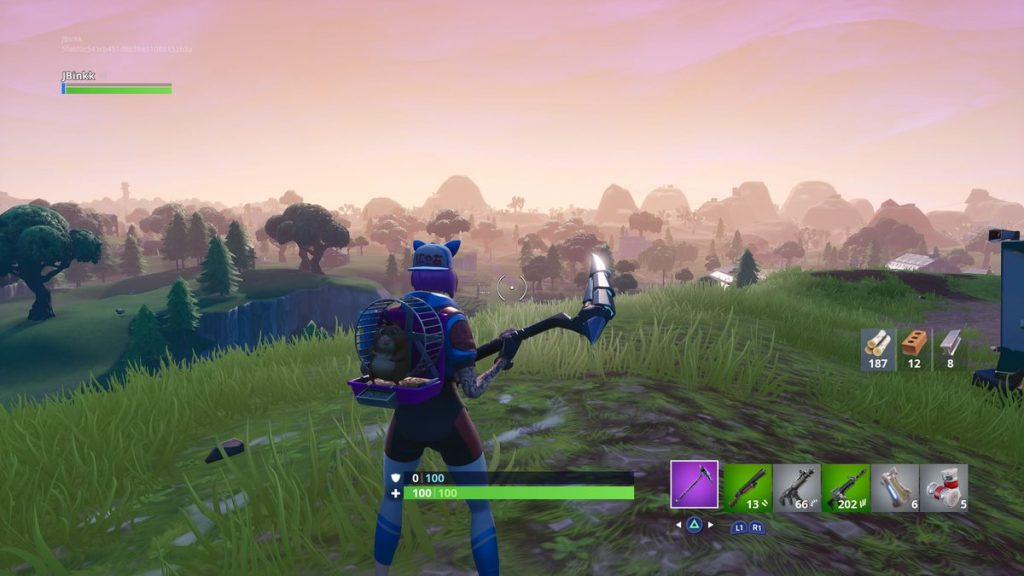
Task: Choose the brick material icon
Action: (x=913, y=346)
